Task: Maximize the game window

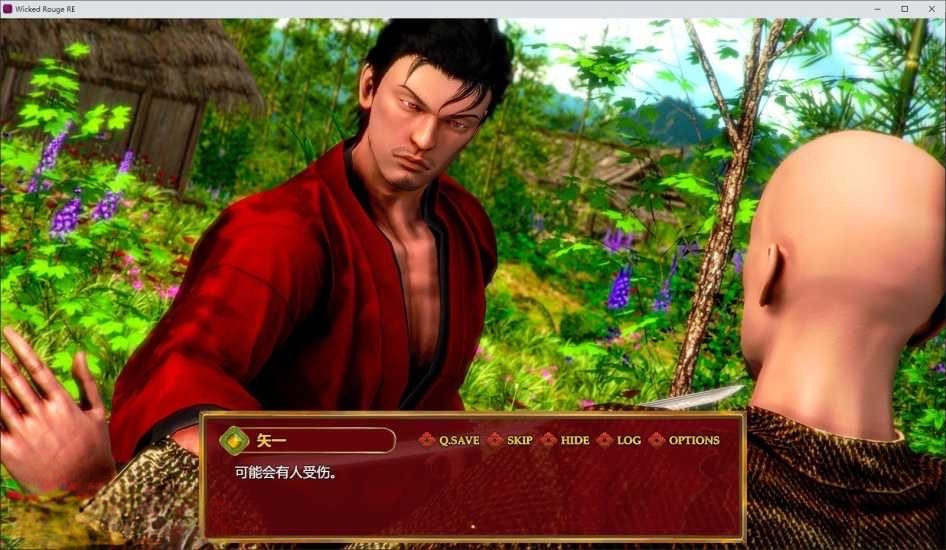Action: 904,8
